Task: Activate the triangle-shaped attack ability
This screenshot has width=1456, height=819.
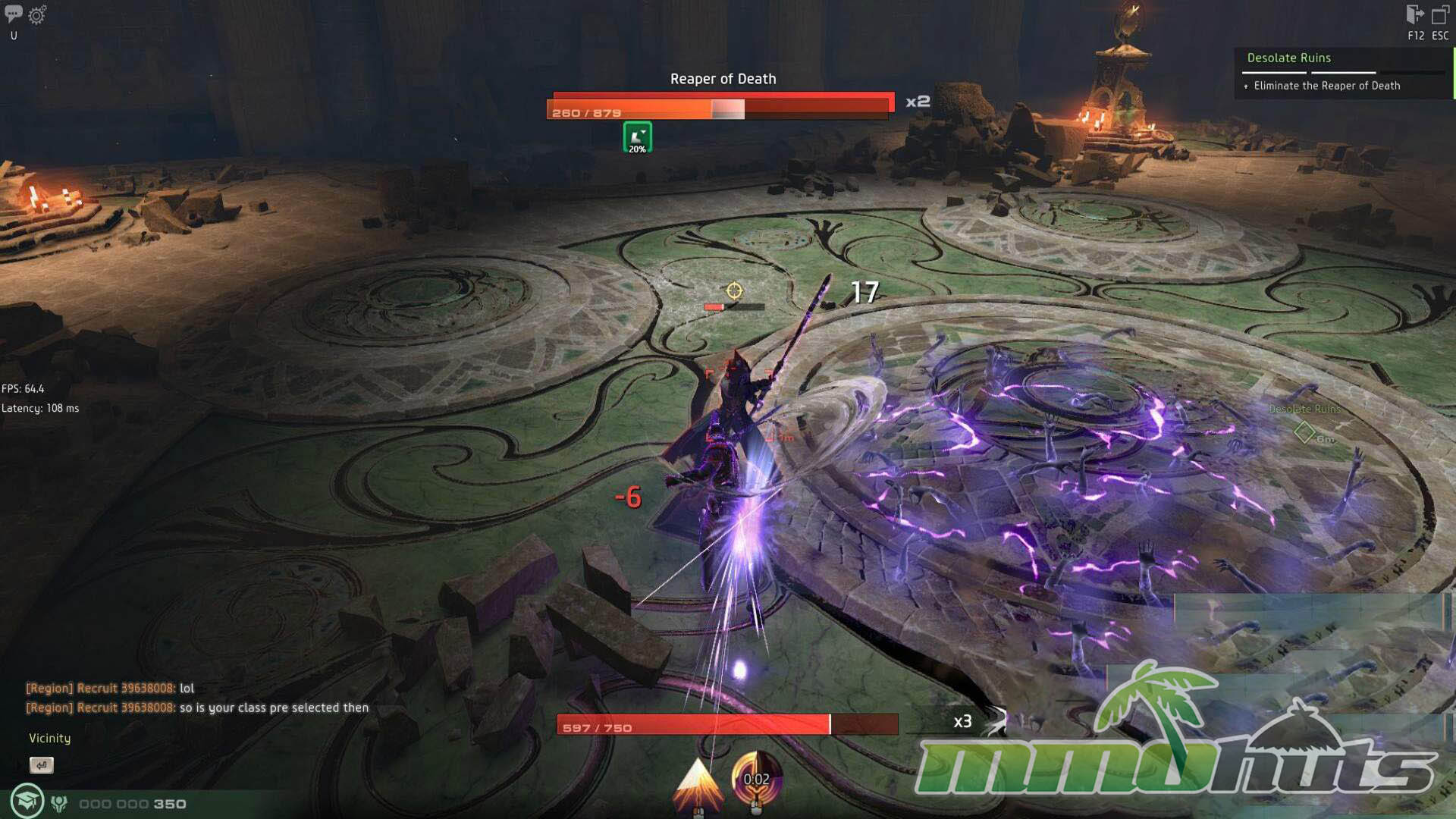Action: point(698,783)
